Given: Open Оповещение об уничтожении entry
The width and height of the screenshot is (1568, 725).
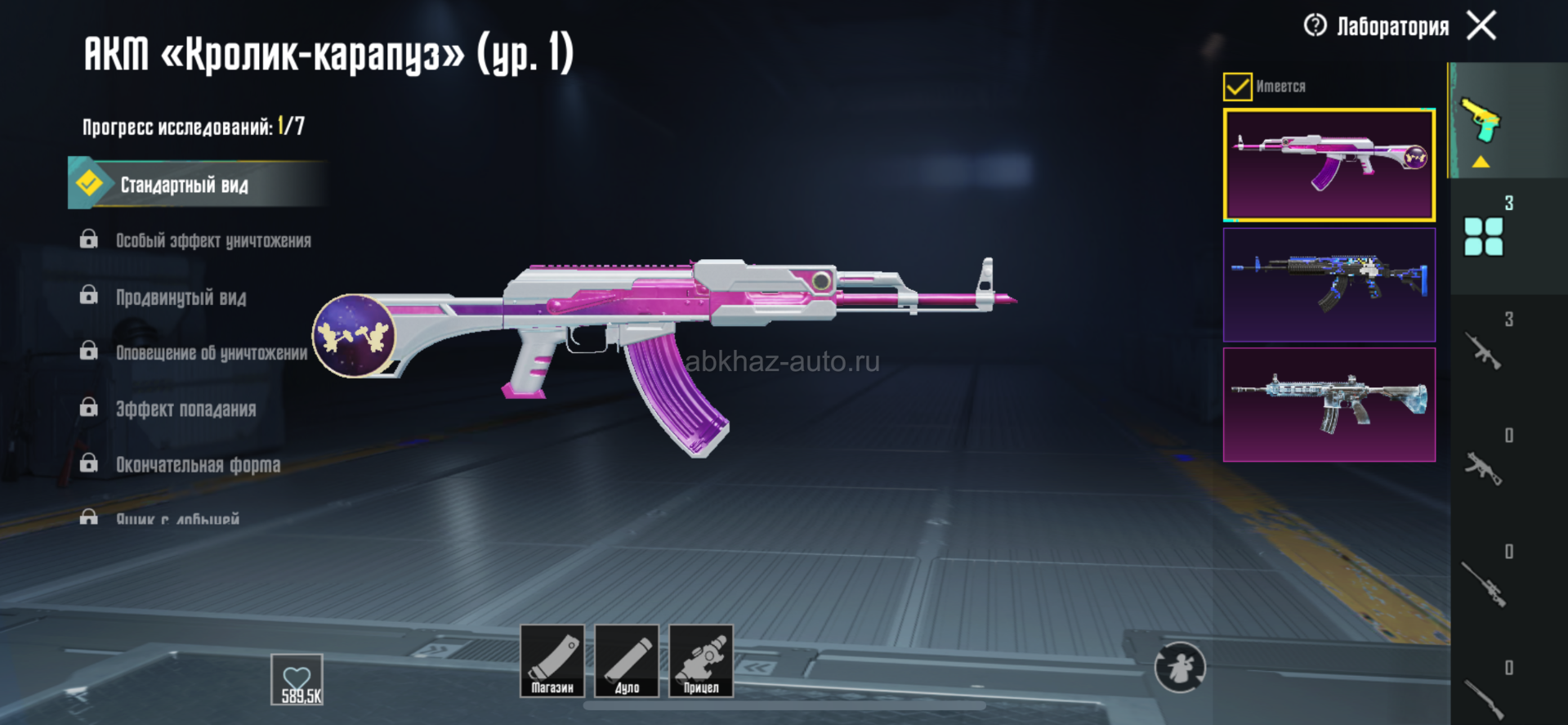Looking at the screenshot, I should pos(211,352).
